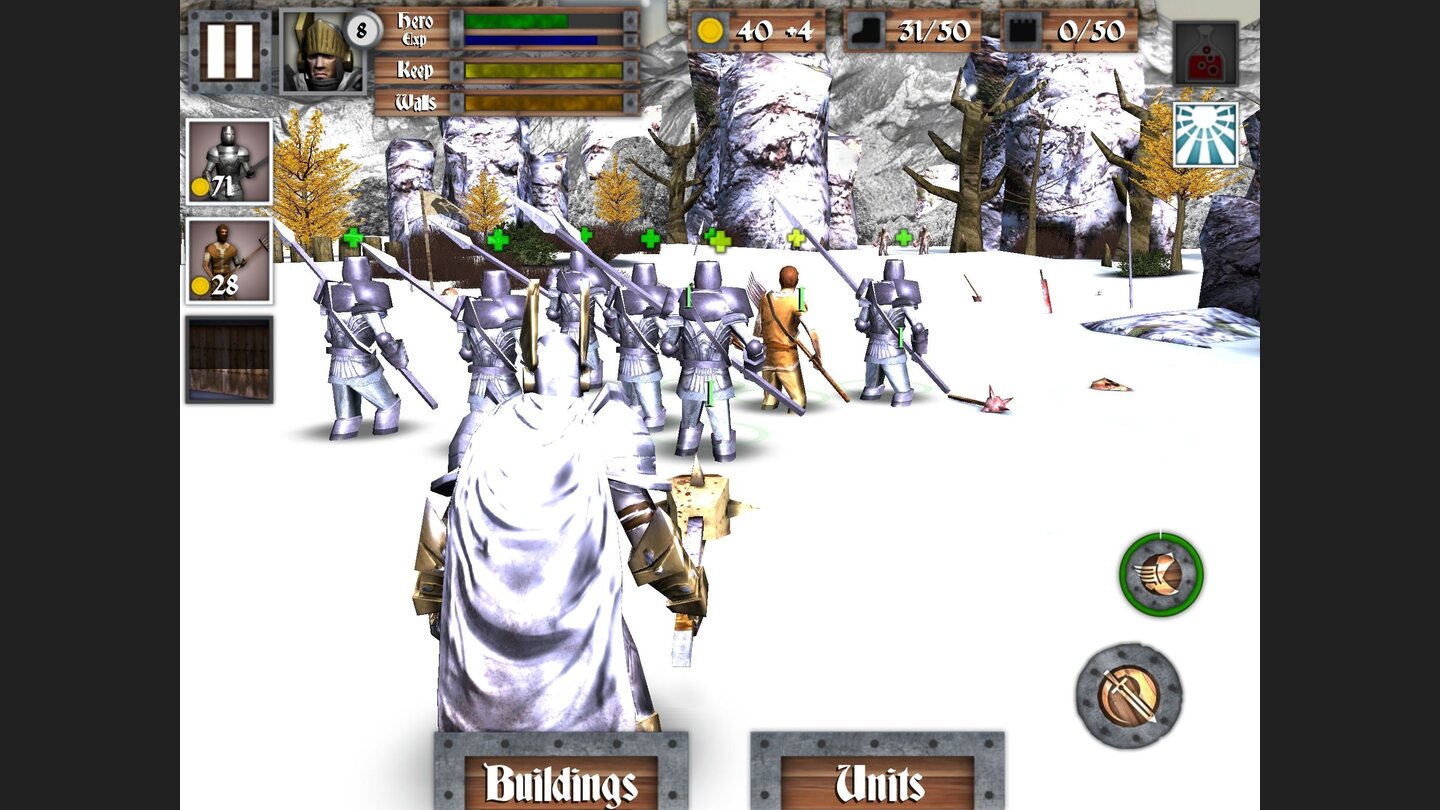Activate the winged helmet ability with green ring
The width and height of the screenshot is (1440, 810).
tap(1160, 573)
